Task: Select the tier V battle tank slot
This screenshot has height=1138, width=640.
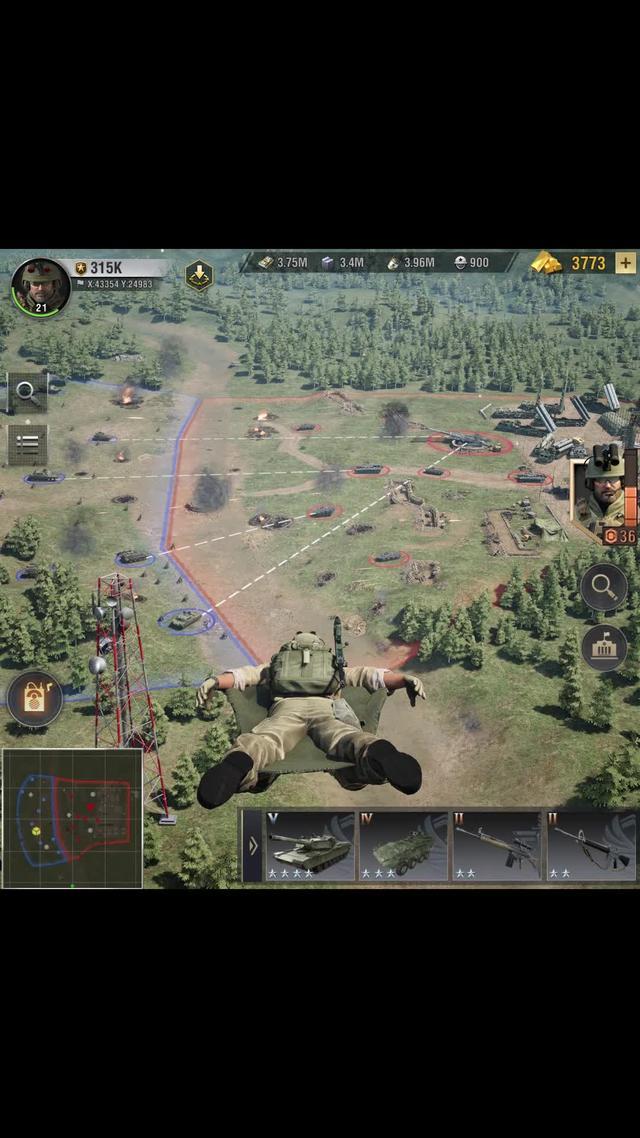Action: pyautogui.click(x=310, y=845)
